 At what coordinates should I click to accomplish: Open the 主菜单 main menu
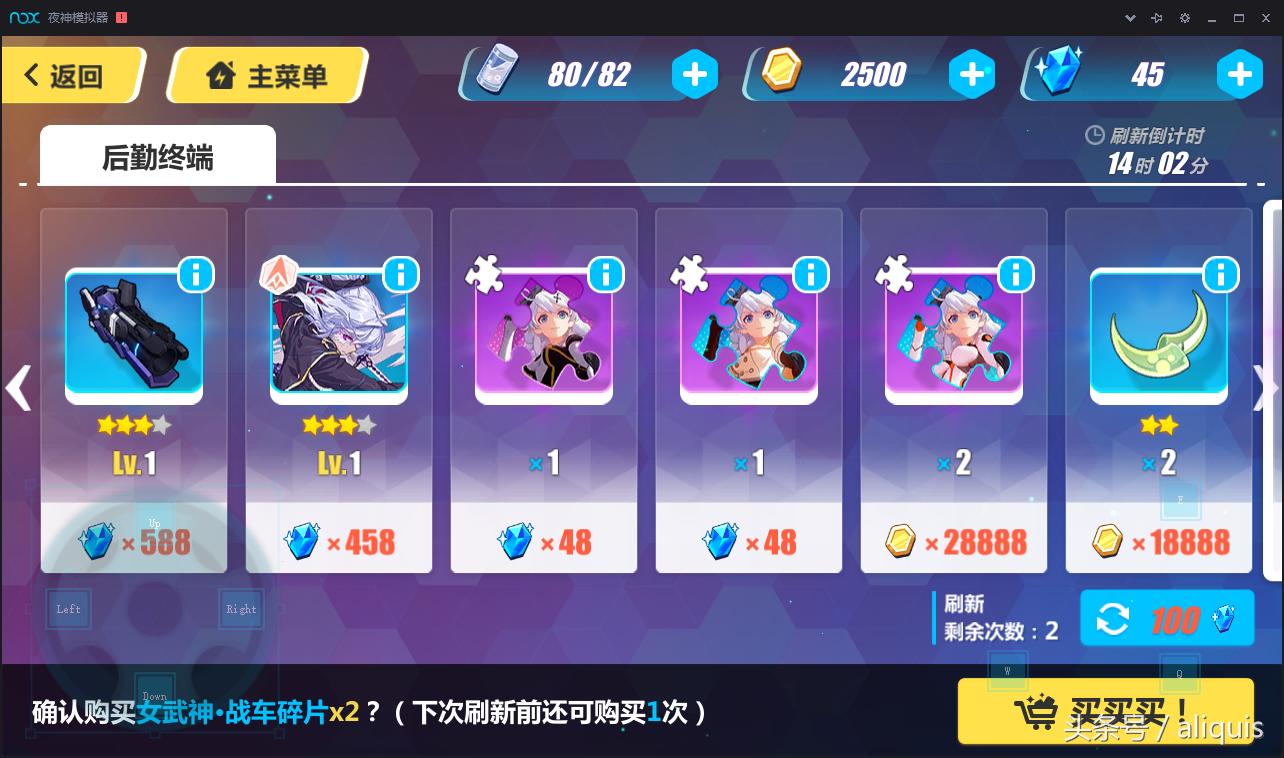tap(267, 73)
